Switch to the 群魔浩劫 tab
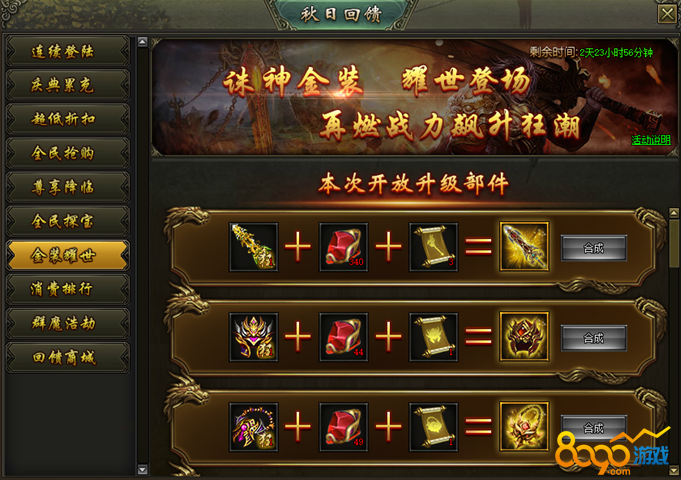Image resolution: width=681 pixels, height=480 pixels. [x=67, y=322]
